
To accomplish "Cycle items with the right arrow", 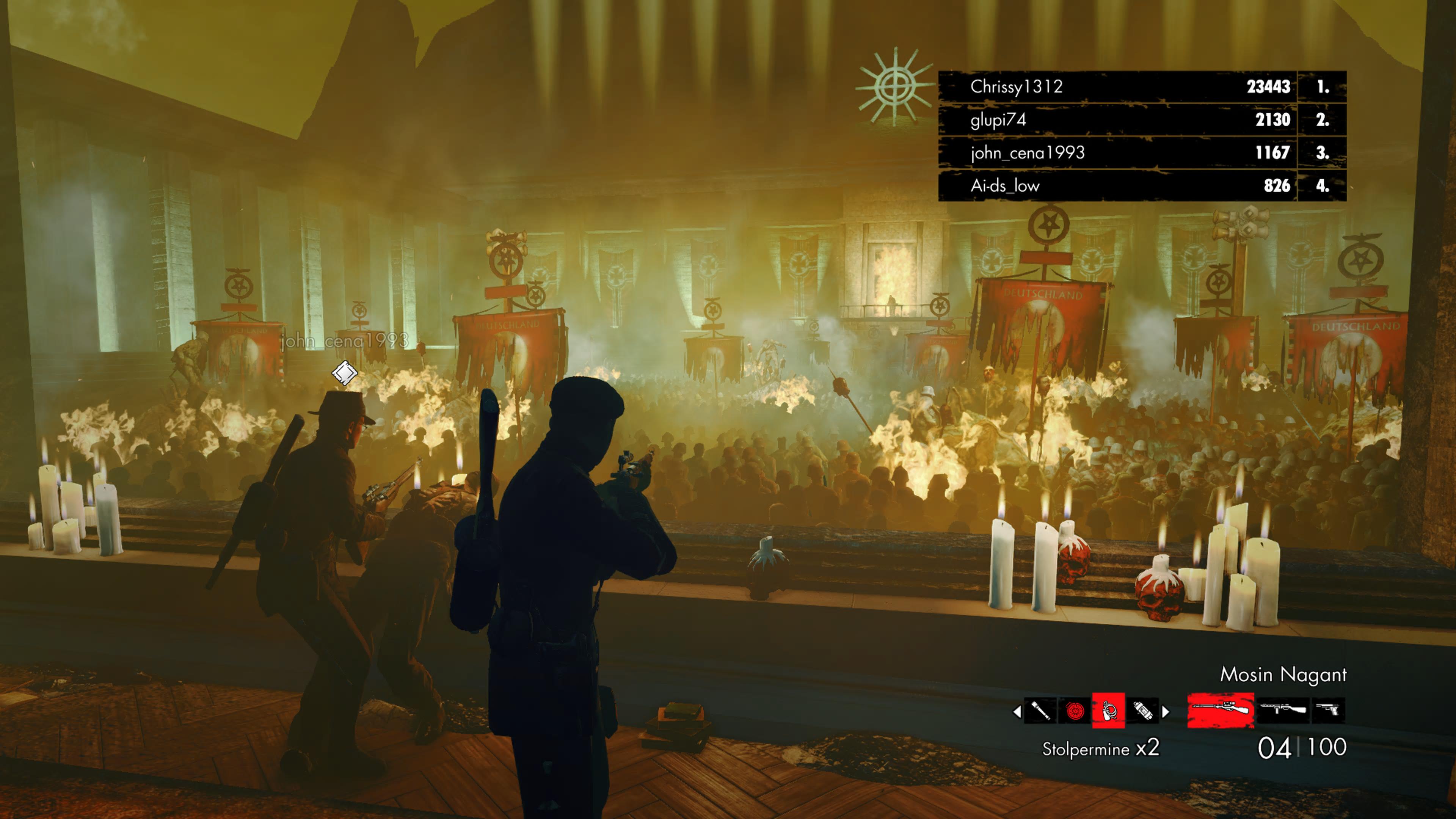I will click(1166, 711).
